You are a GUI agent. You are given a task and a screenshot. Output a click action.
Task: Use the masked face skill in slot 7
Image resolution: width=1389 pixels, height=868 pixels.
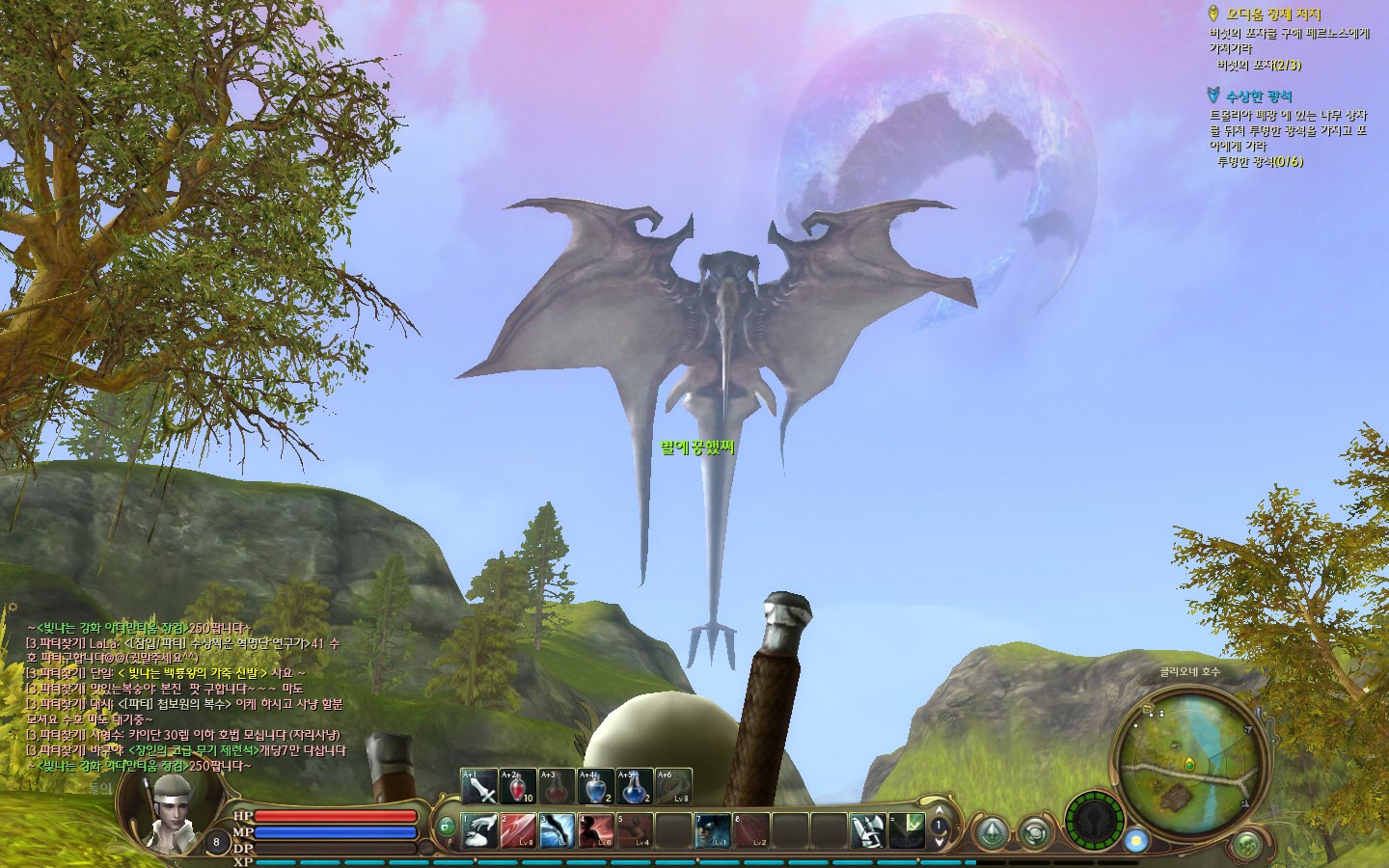tap(713, 830)
